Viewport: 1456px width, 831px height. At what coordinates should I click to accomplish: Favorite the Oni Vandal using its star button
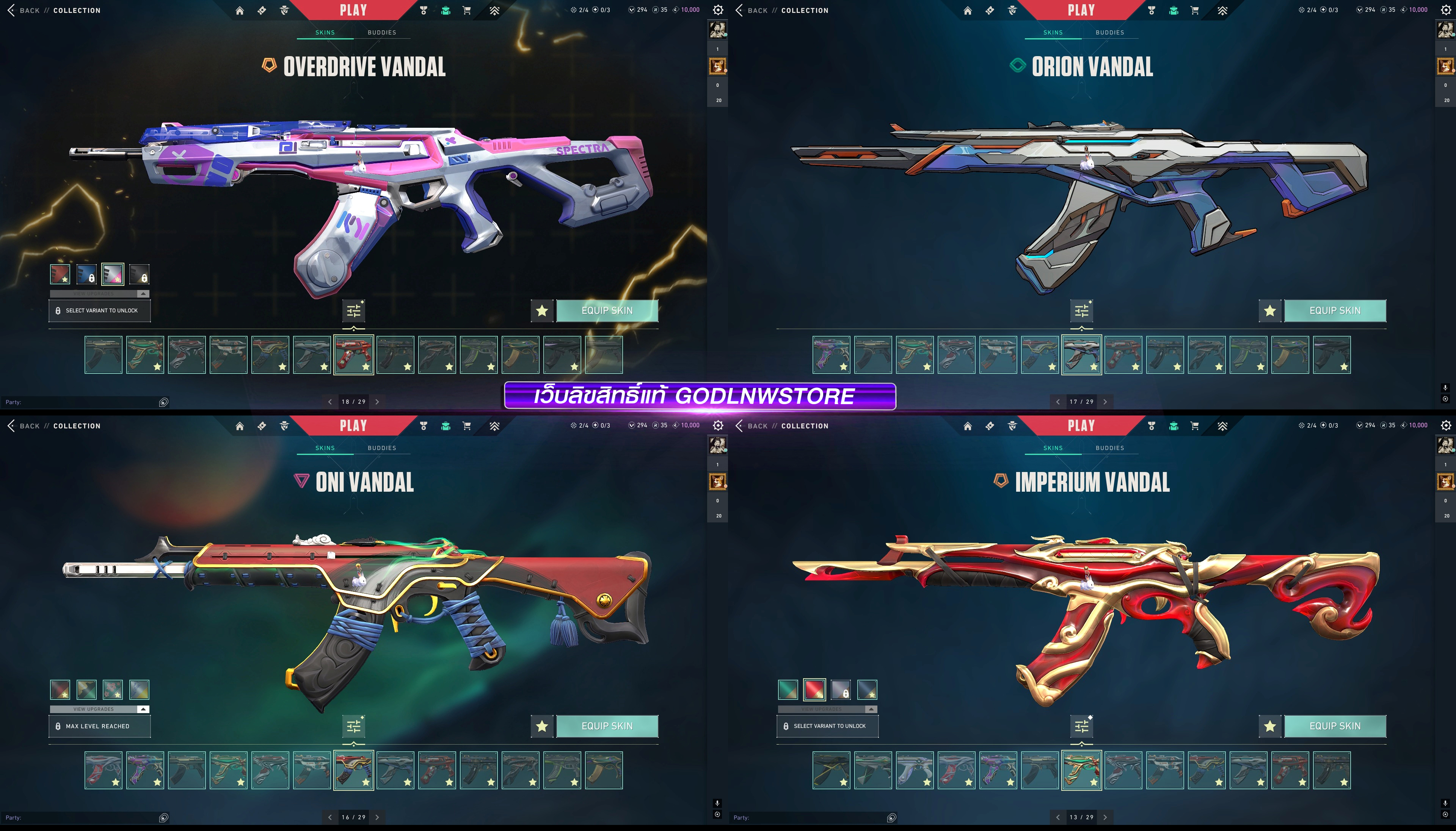pos(542,726)
